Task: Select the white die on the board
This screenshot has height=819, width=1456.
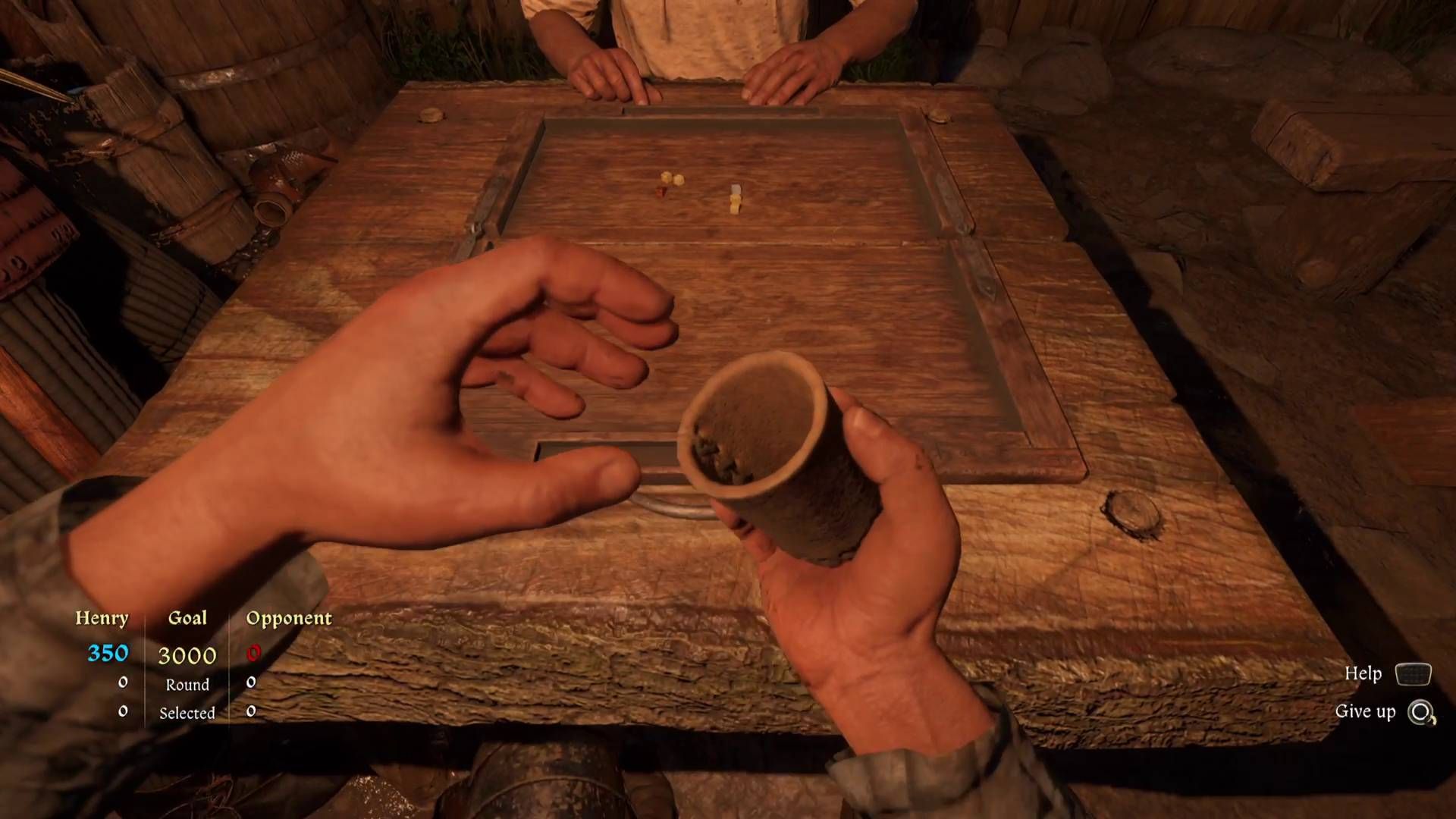Action: coord(736,189)
